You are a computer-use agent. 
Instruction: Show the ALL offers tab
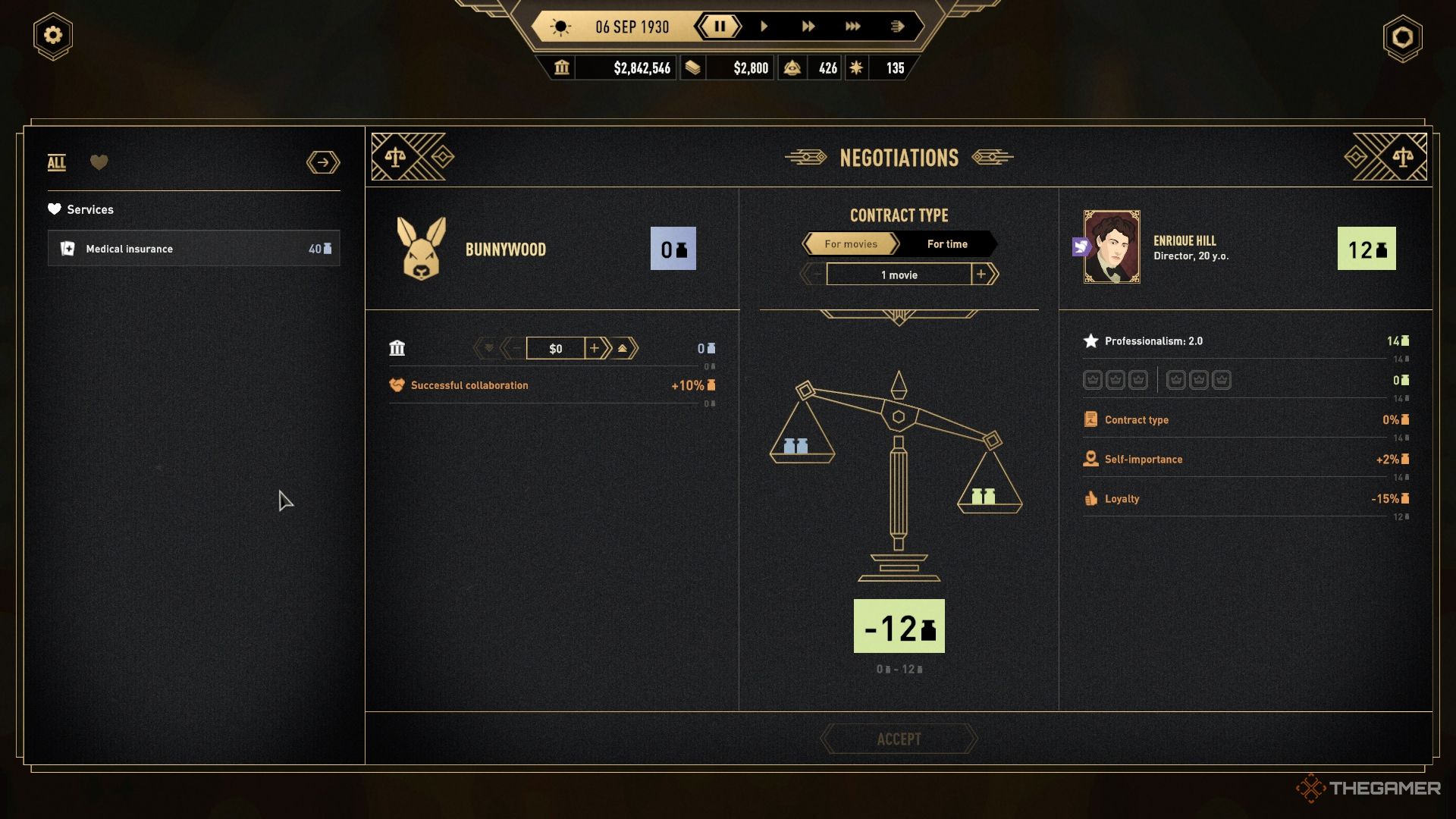[x=57, y=162]
